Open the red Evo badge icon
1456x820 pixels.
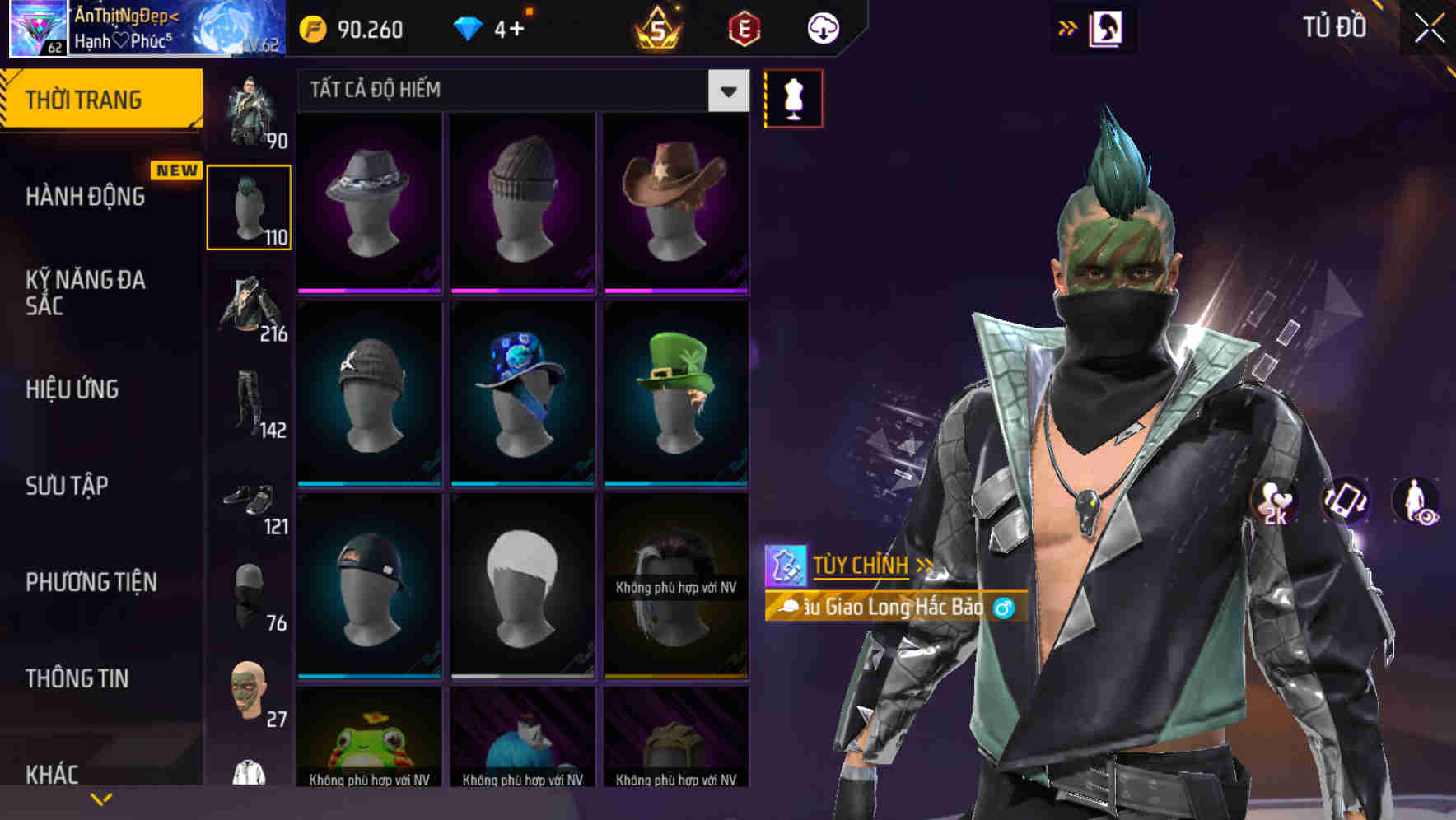tap(740, 29)
